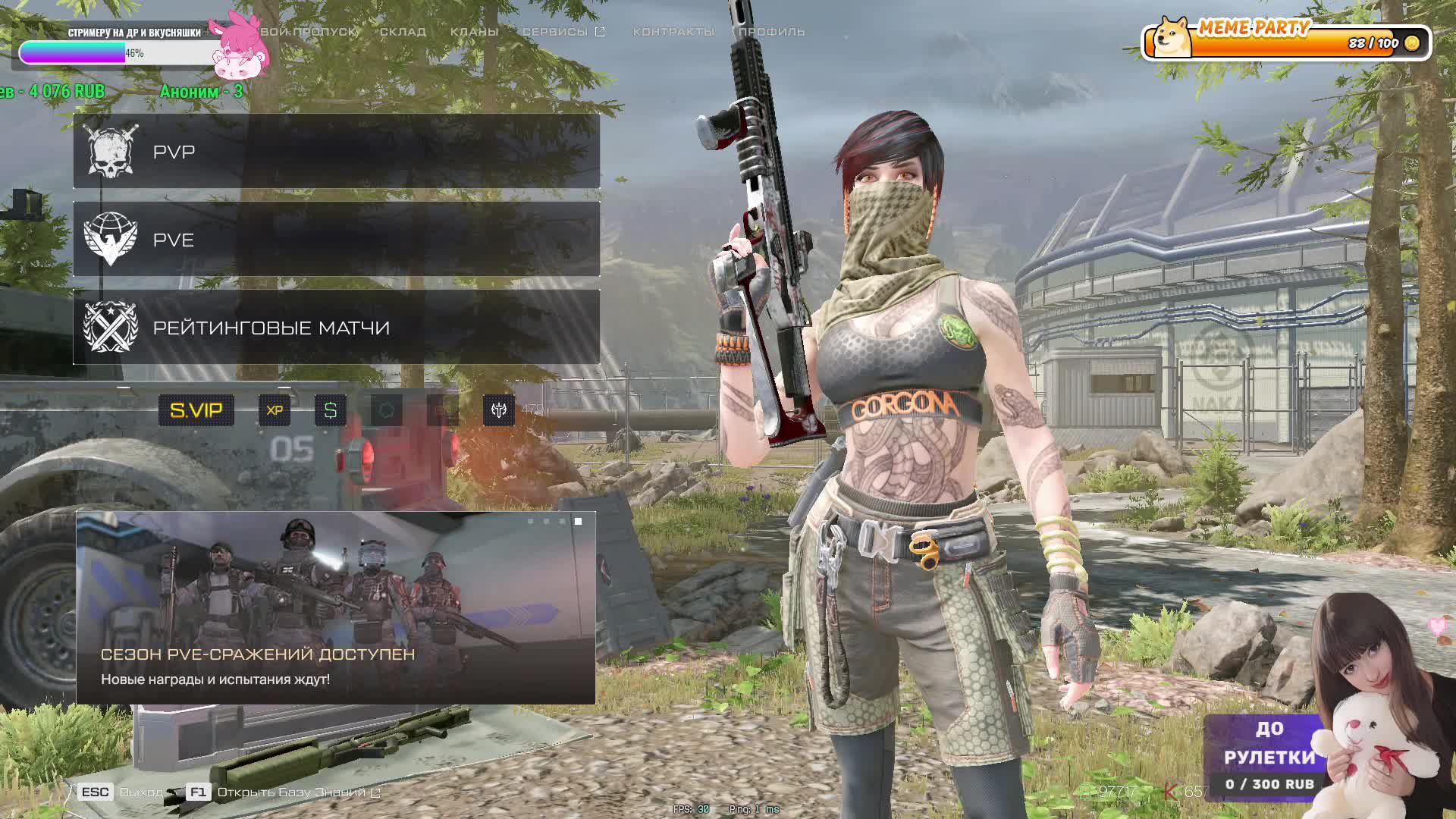Open the PVE season news banner
This screenshot has height=819, width=1456.
[335, 608]
